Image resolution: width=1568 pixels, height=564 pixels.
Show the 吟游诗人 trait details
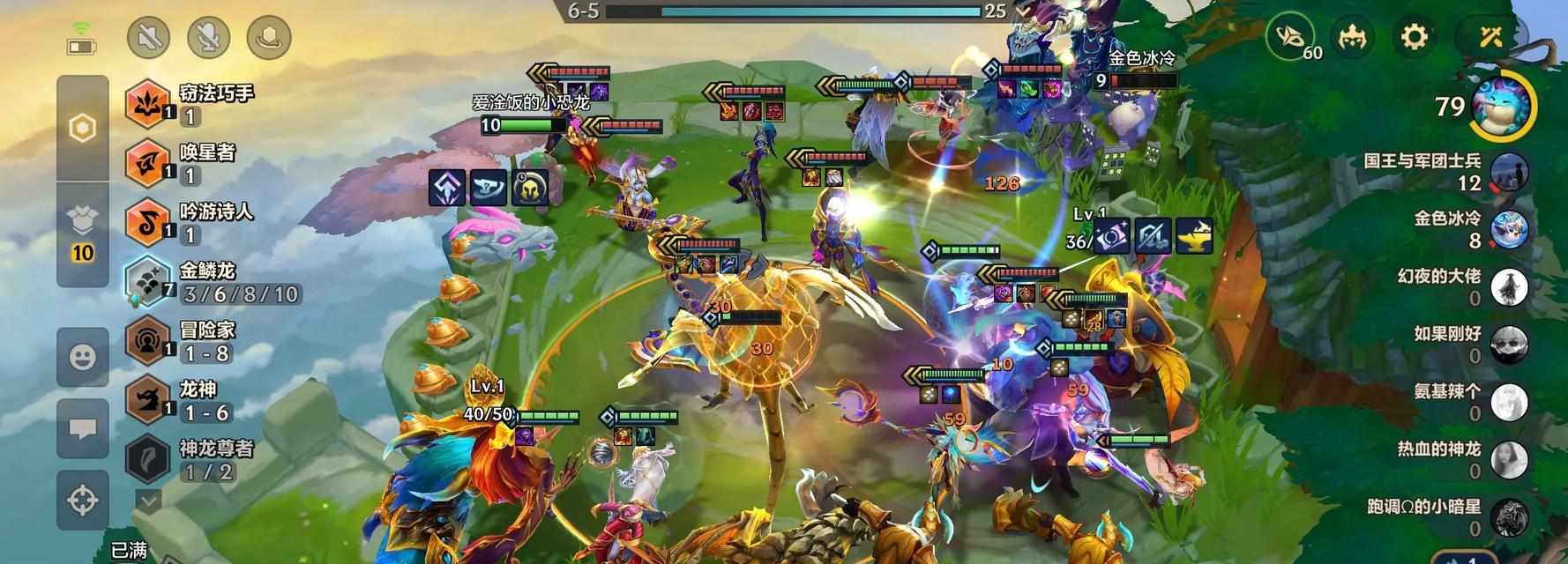click(x=146, y=221)
